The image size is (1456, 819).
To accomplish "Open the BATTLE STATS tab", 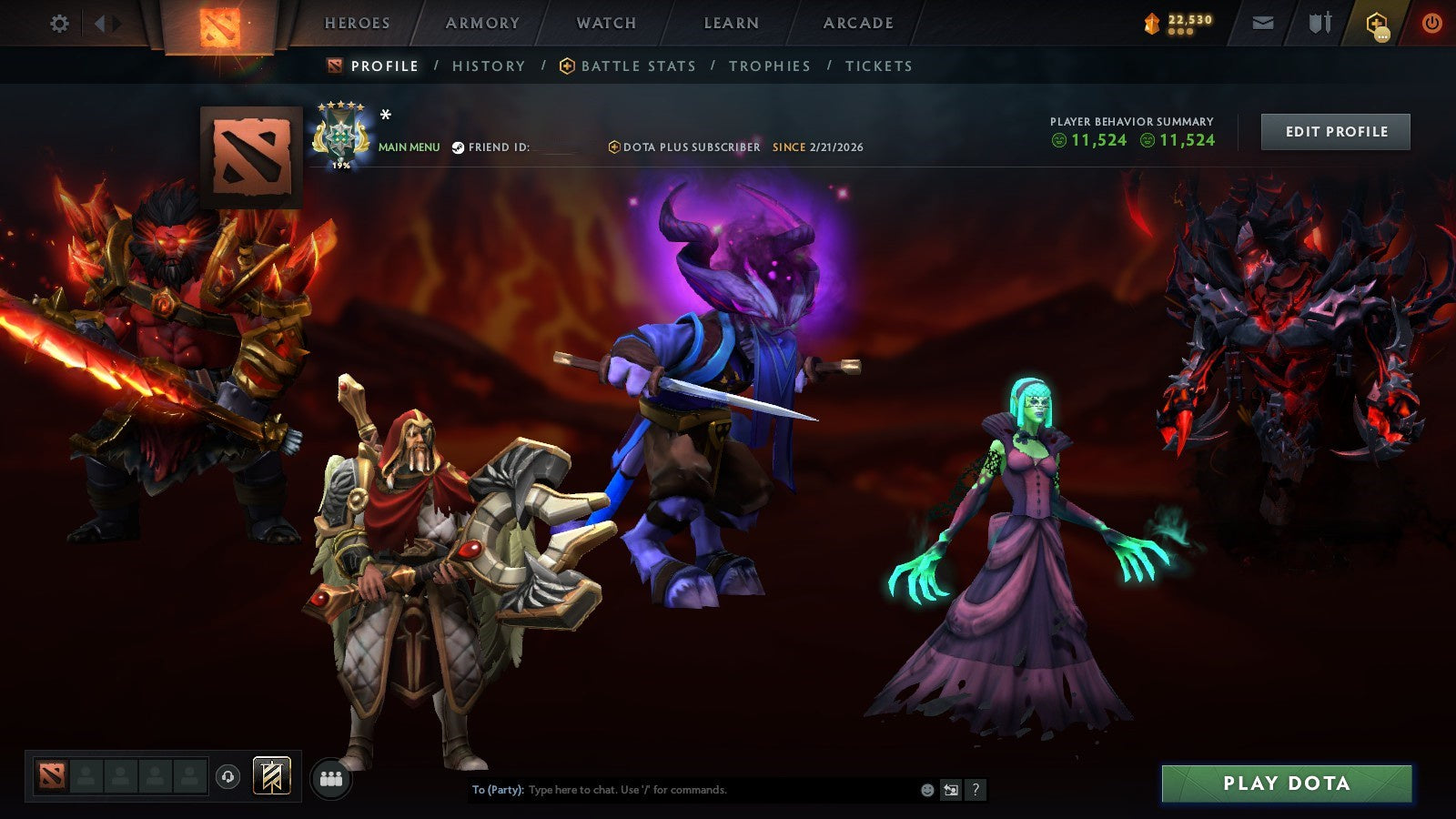I will (x=638, y=66).
